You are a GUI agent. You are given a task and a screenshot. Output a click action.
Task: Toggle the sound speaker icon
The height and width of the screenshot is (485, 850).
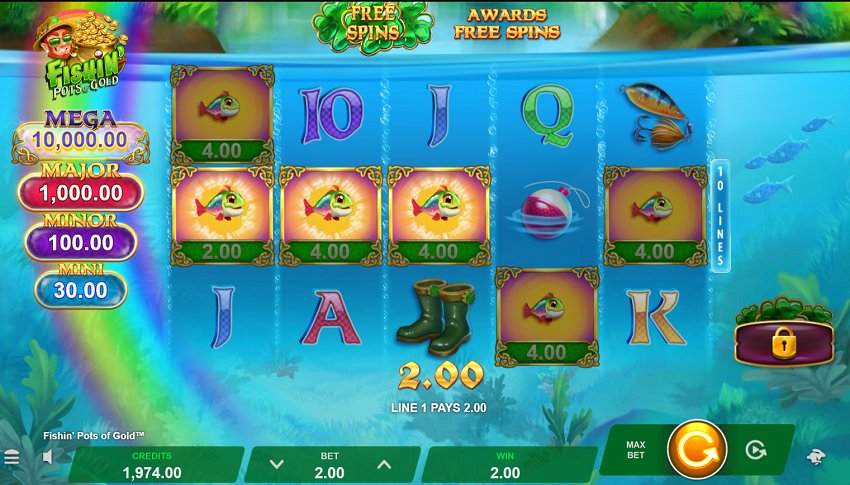pyautogui.click(x=47, y=458)
